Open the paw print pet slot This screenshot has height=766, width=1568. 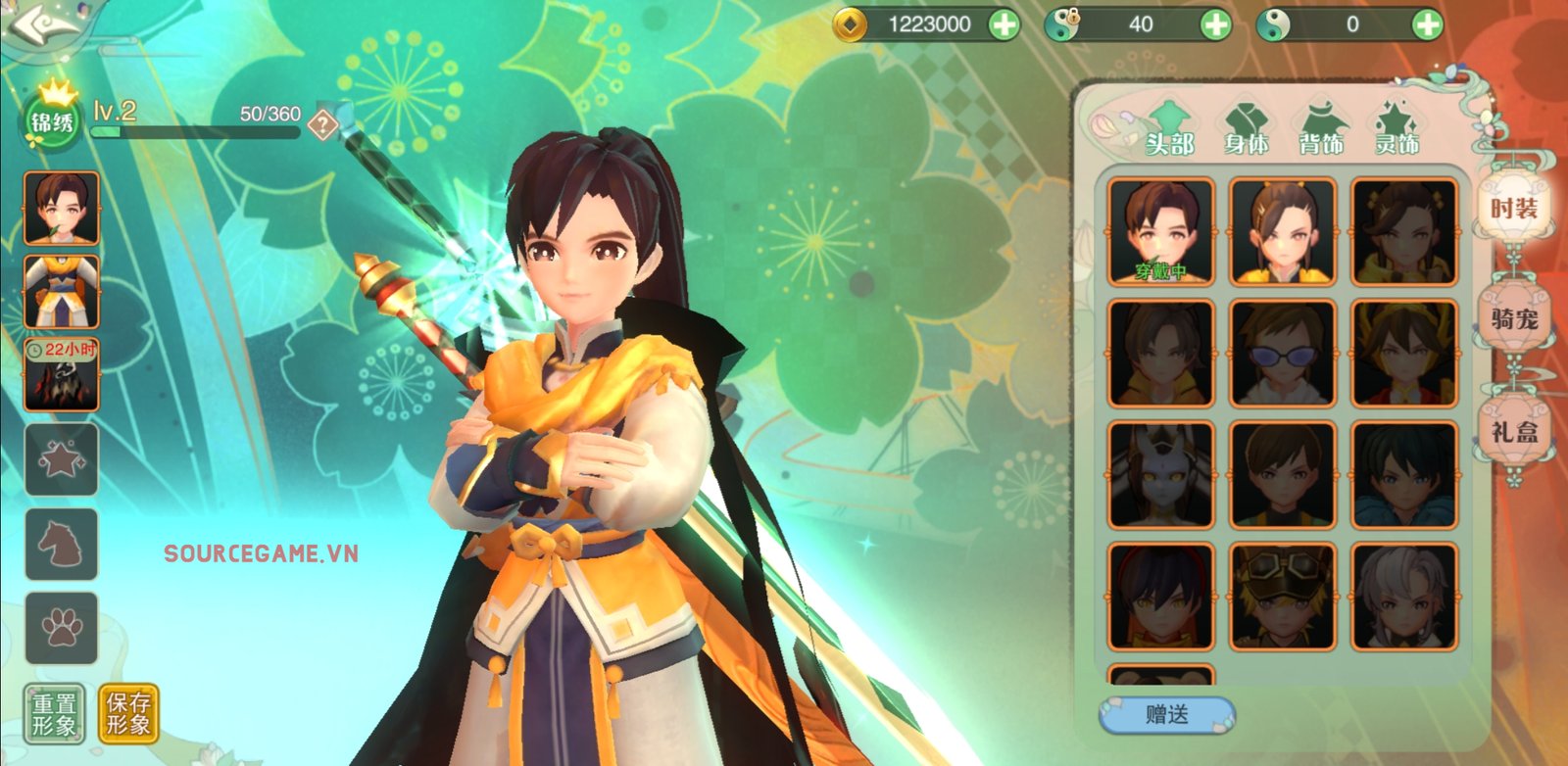click(61, 628)
